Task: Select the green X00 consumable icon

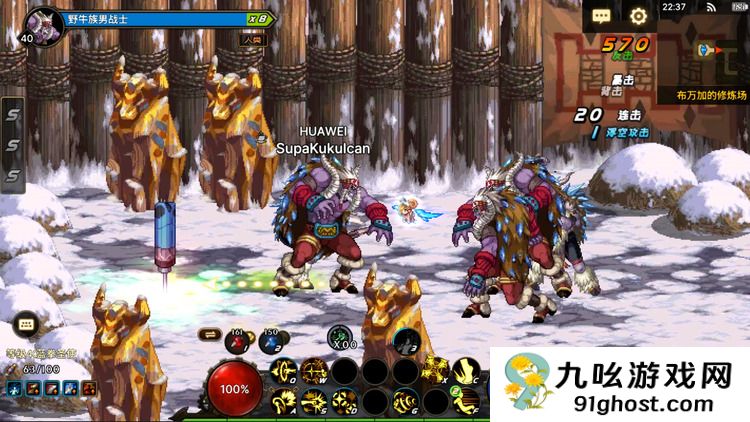Action: tap(340, 338)
